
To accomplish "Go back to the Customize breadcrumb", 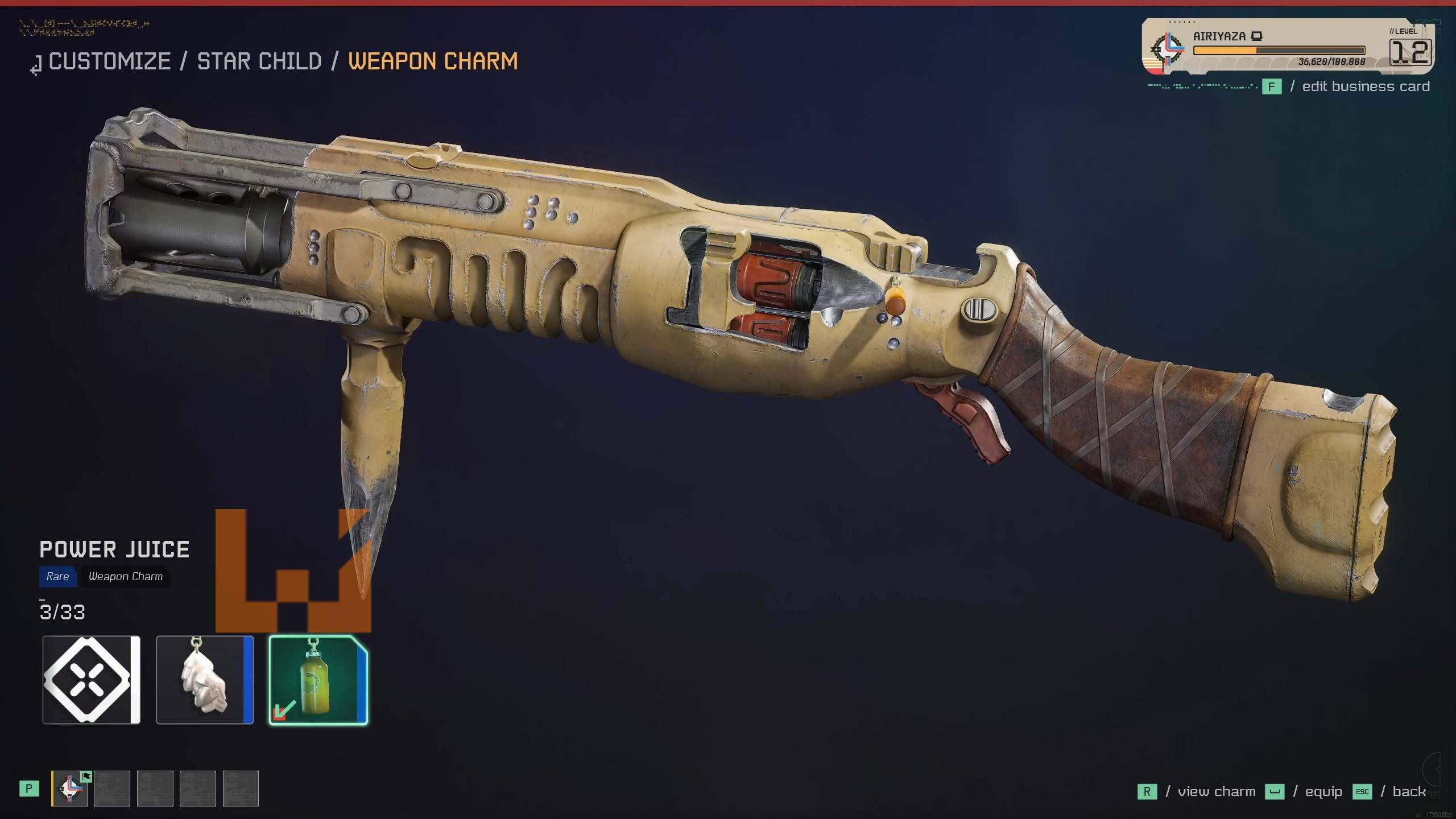I will [x=109, y=61].
